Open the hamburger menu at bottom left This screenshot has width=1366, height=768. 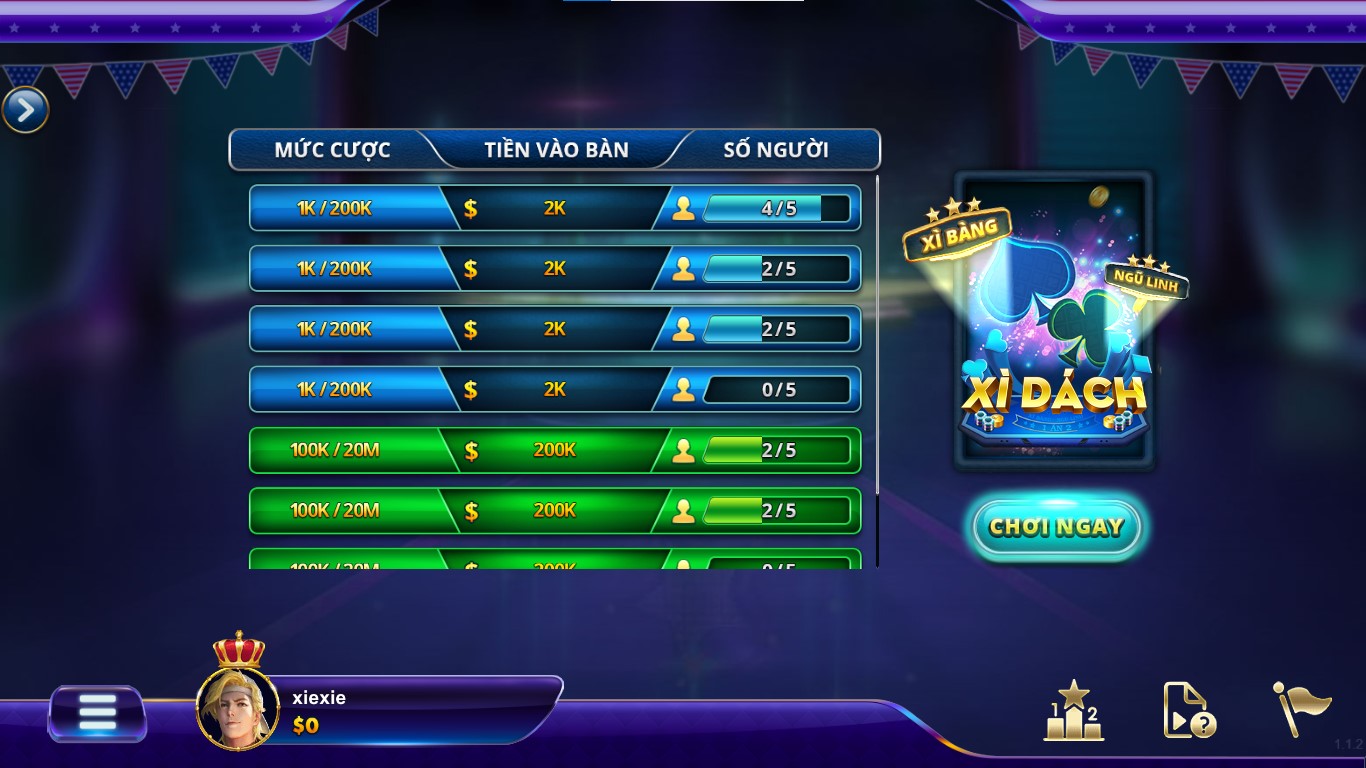point(96,711)
